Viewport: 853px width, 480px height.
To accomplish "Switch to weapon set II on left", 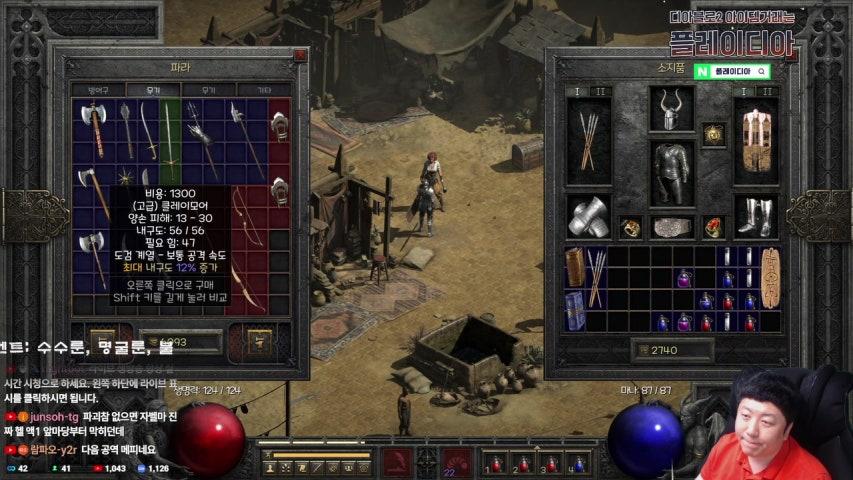I will (601, 92).
